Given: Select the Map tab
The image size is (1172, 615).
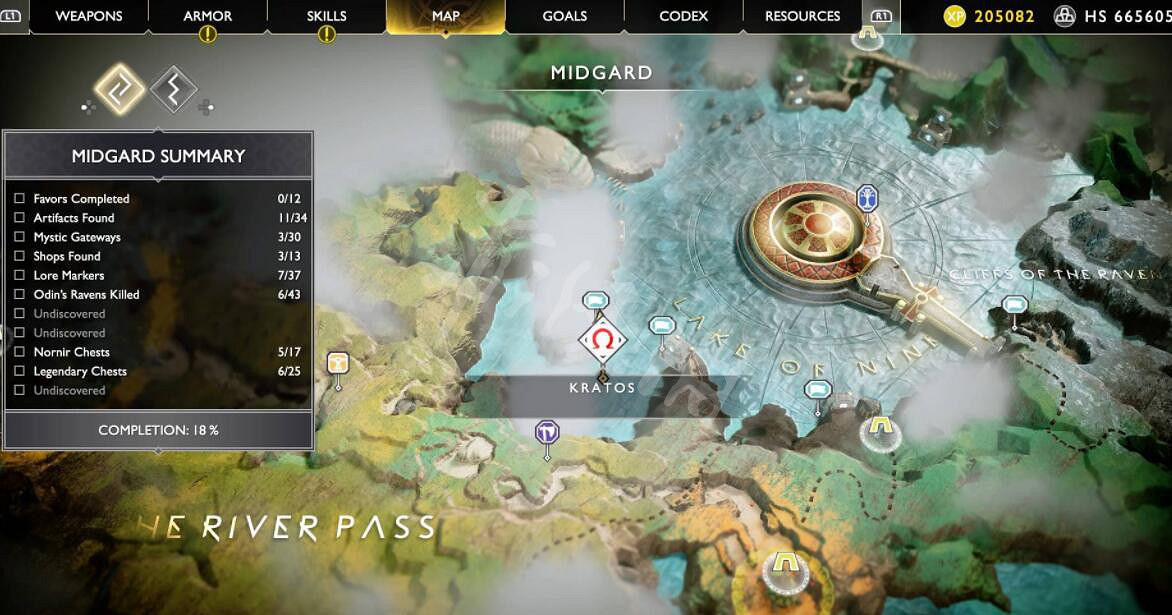Looking at the screenshot, I should (445, 16).
